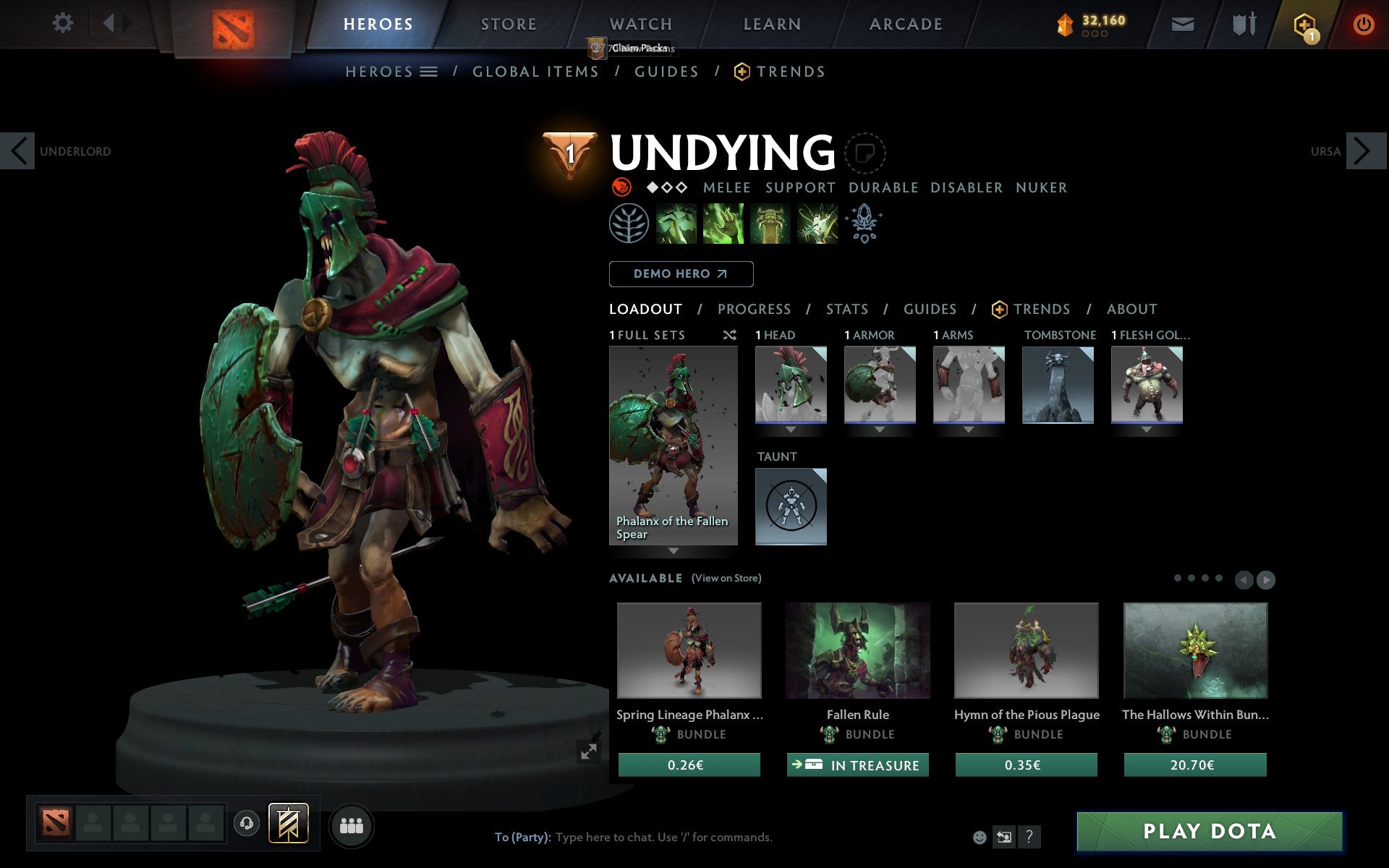1389x868 pixels.
Task: Click the shuffle icon next to Full Sets
Action: click(729, 335)
